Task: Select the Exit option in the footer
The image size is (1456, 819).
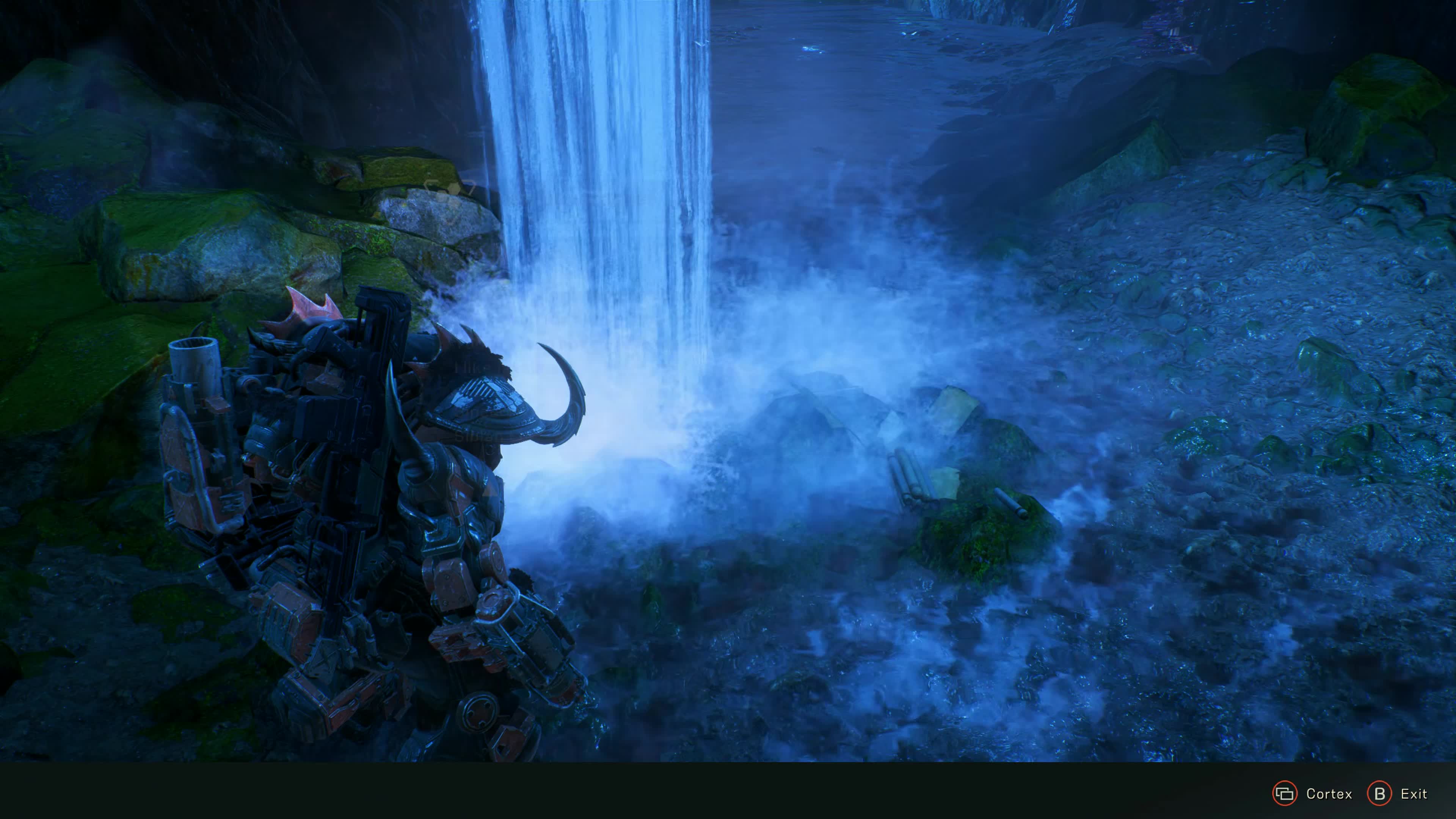Action: click(x=1396, y=794)
